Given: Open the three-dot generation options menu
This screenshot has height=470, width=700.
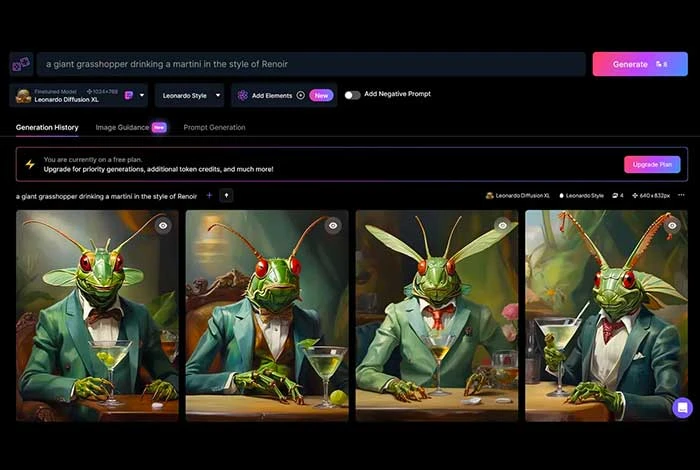Looking at the screenshot, I should [681, 195].
